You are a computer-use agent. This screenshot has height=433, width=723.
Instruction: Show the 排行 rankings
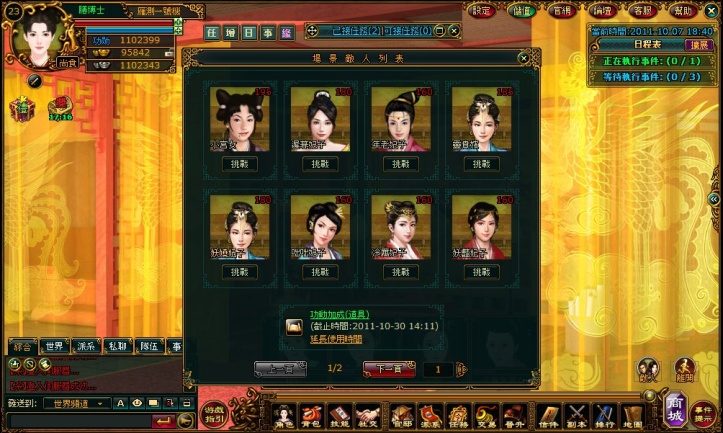tap(605, 415)
